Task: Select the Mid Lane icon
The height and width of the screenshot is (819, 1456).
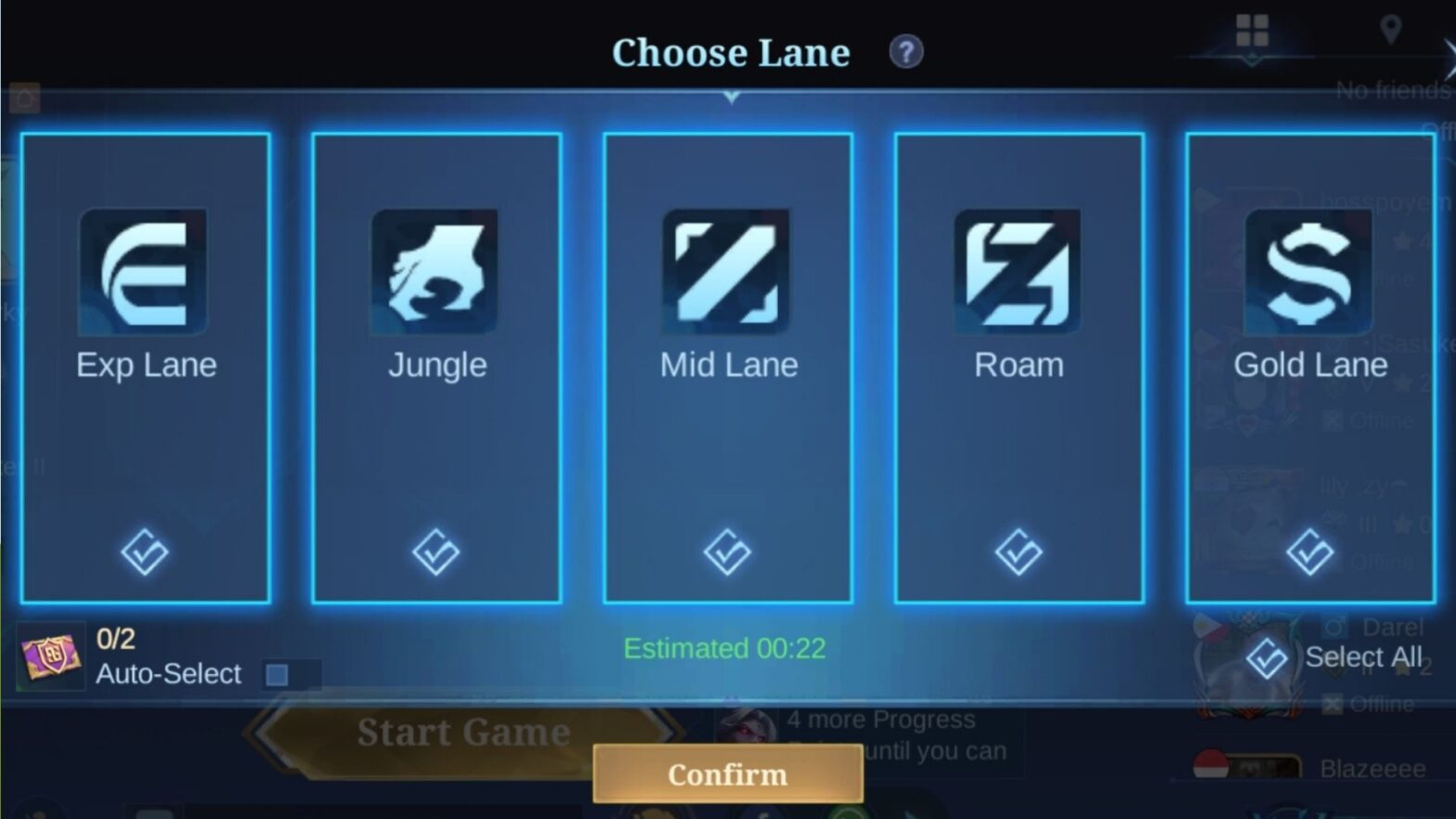Action: pos(728,272)
